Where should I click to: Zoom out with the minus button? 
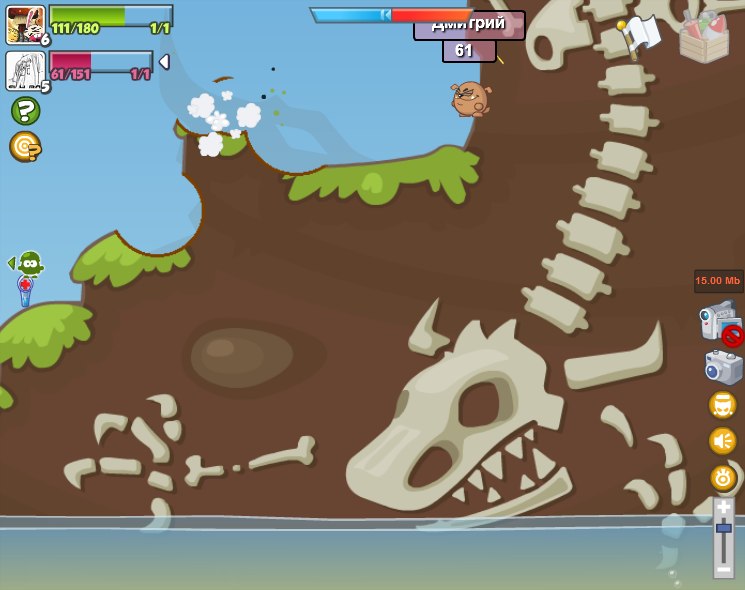pyautogui.click(x=723, y=569)
